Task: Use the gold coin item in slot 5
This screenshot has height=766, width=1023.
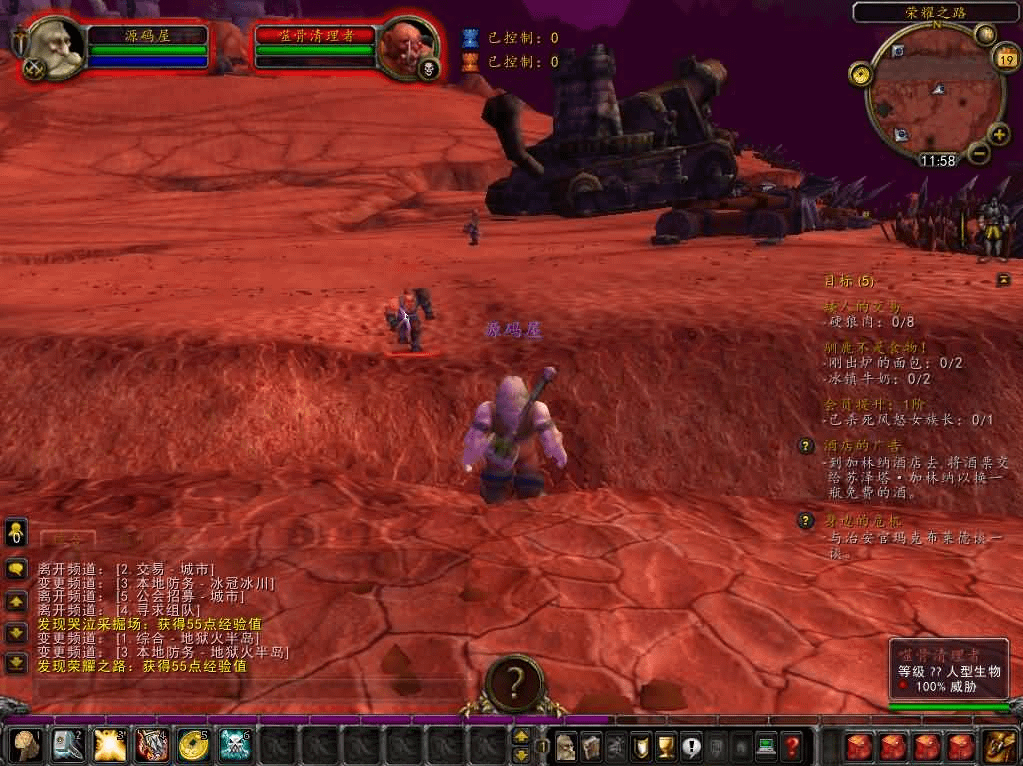Action: pos(192,745)
